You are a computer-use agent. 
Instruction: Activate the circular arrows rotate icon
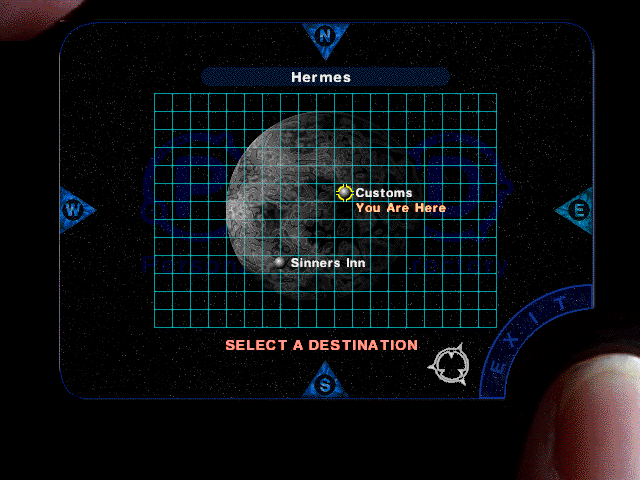[x=447, y=364]
